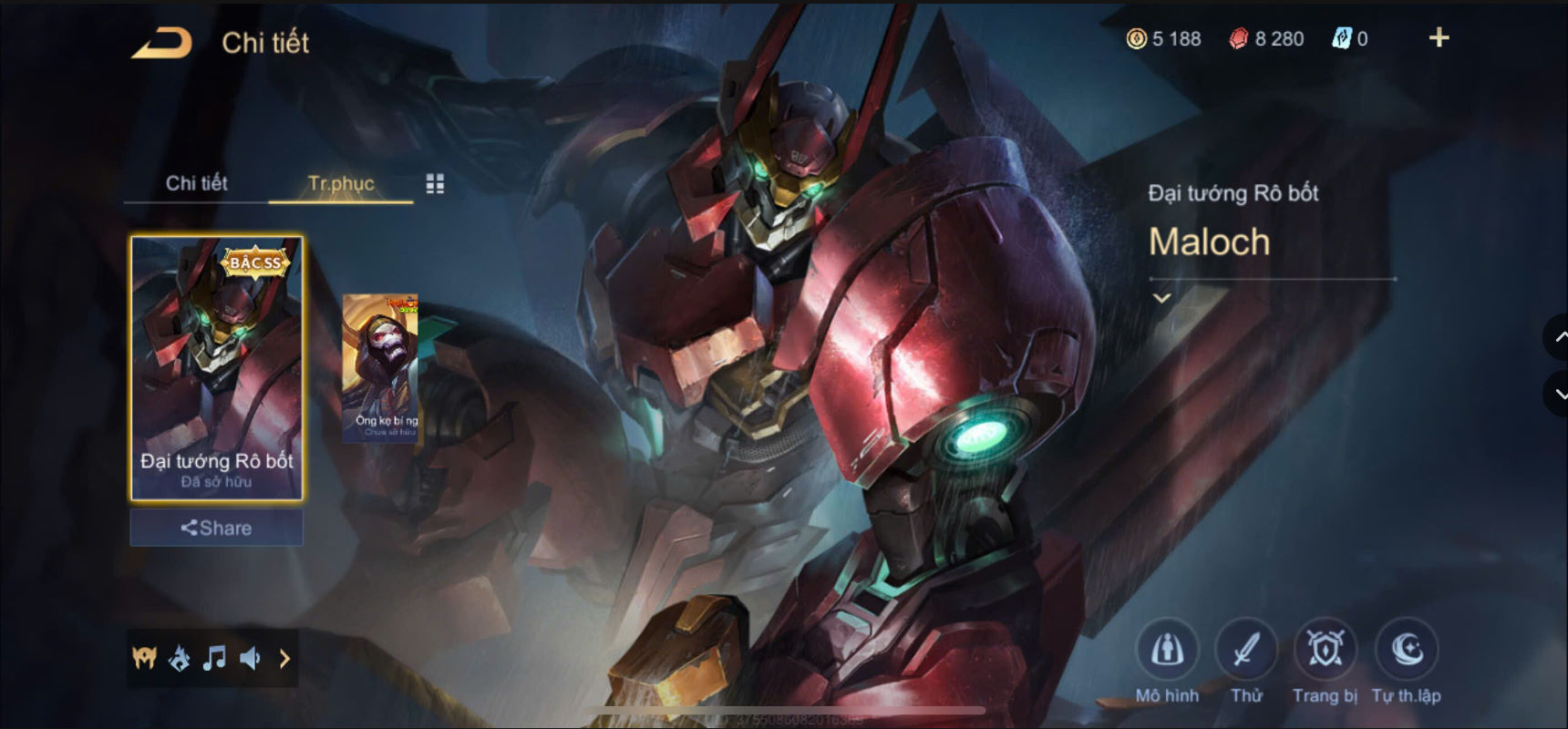This screenshot has width=1568, height=729.
Task: Click the red gem currency counter
Action: 1267,38
